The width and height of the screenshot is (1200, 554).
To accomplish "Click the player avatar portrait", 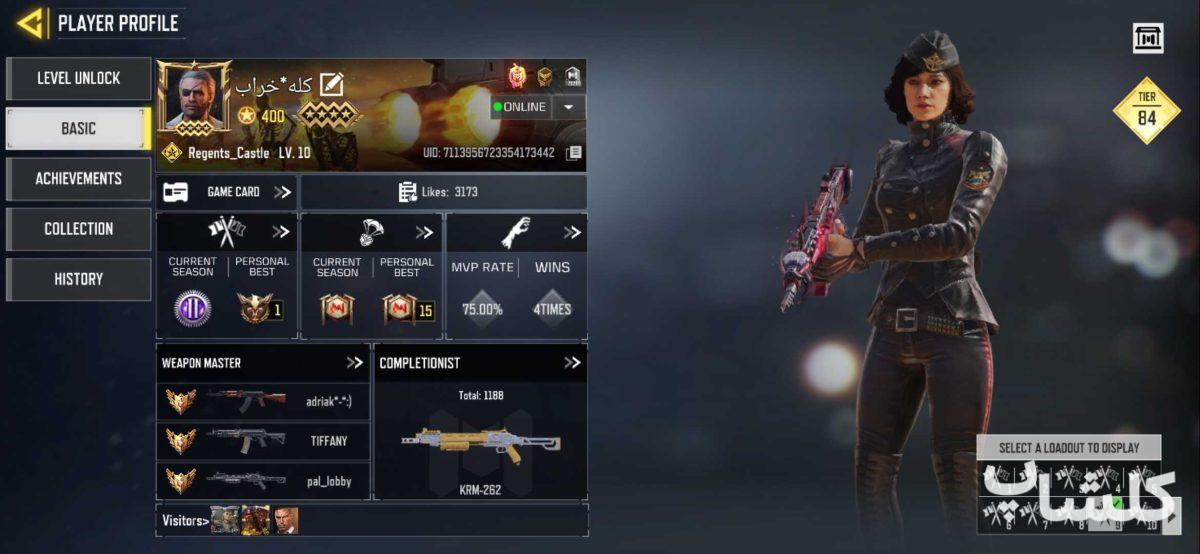I will [194, 97].
